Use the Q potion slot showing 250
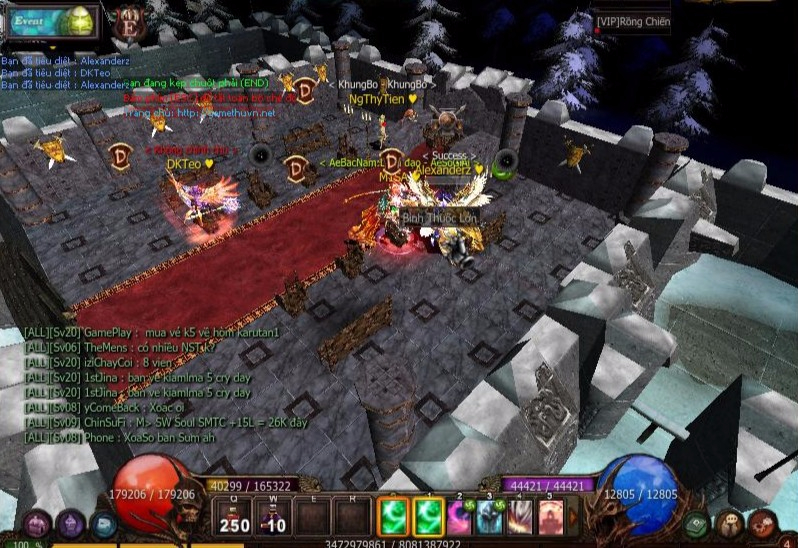Viewport: 798px width, 548px height. [234, 517]
